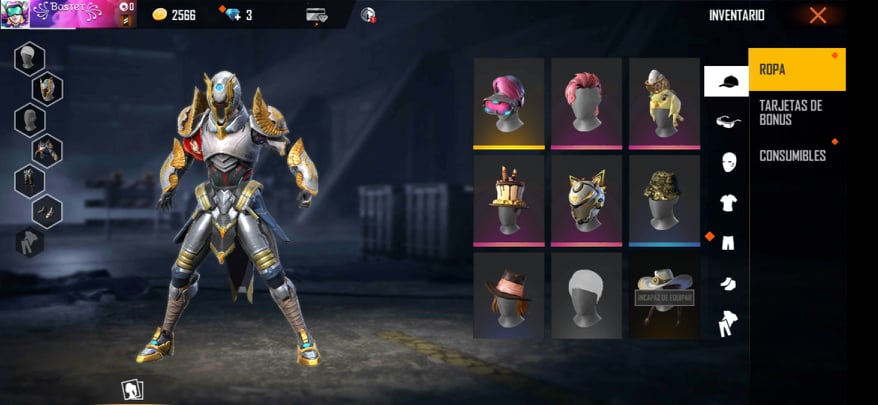The height and width of the screenshot is (405, 878).
Task: Switch to the Ropa tab
Action: point(796,70)
